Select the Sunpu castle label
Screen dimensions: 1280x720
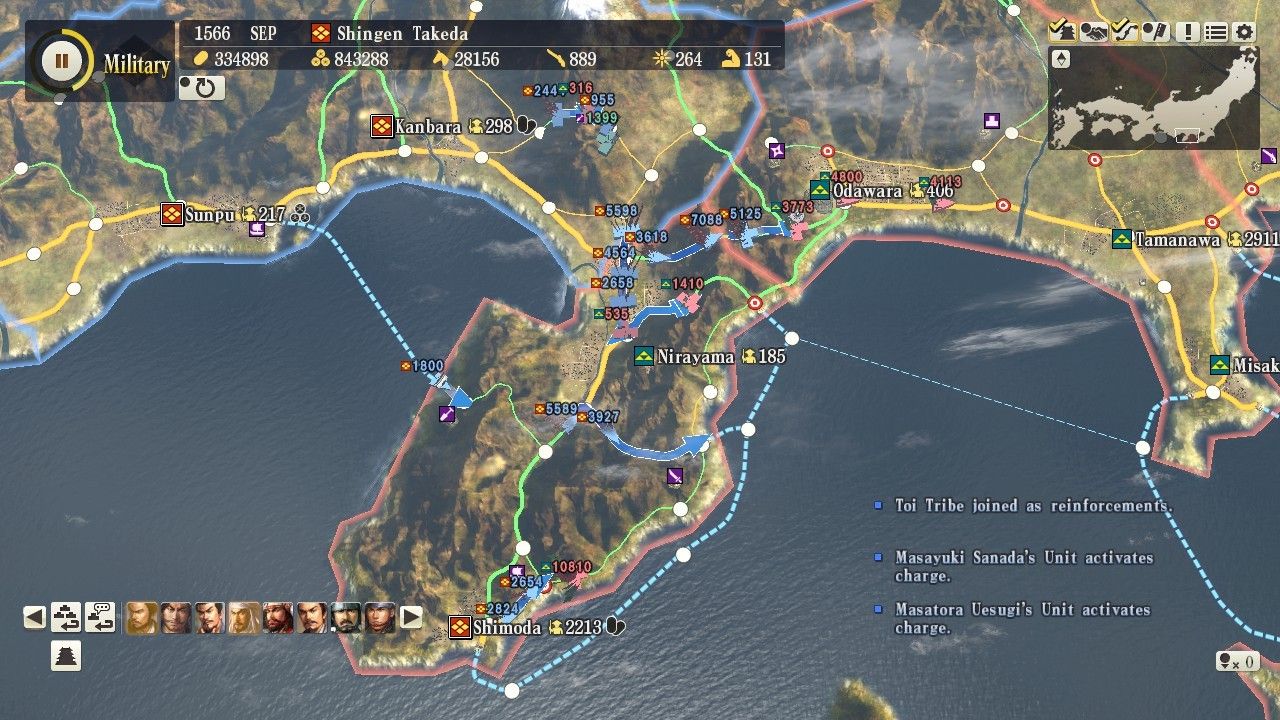click(x=209, y=214)
